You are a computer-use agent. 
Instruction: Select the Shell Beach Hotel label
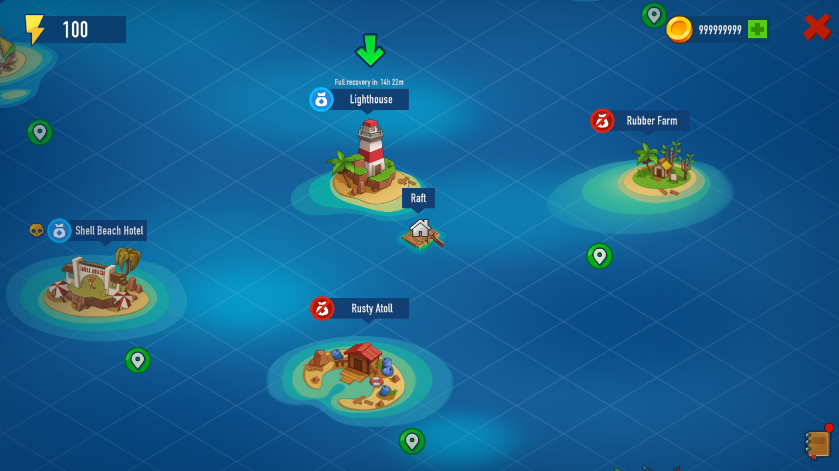click(x=108, y=231)
